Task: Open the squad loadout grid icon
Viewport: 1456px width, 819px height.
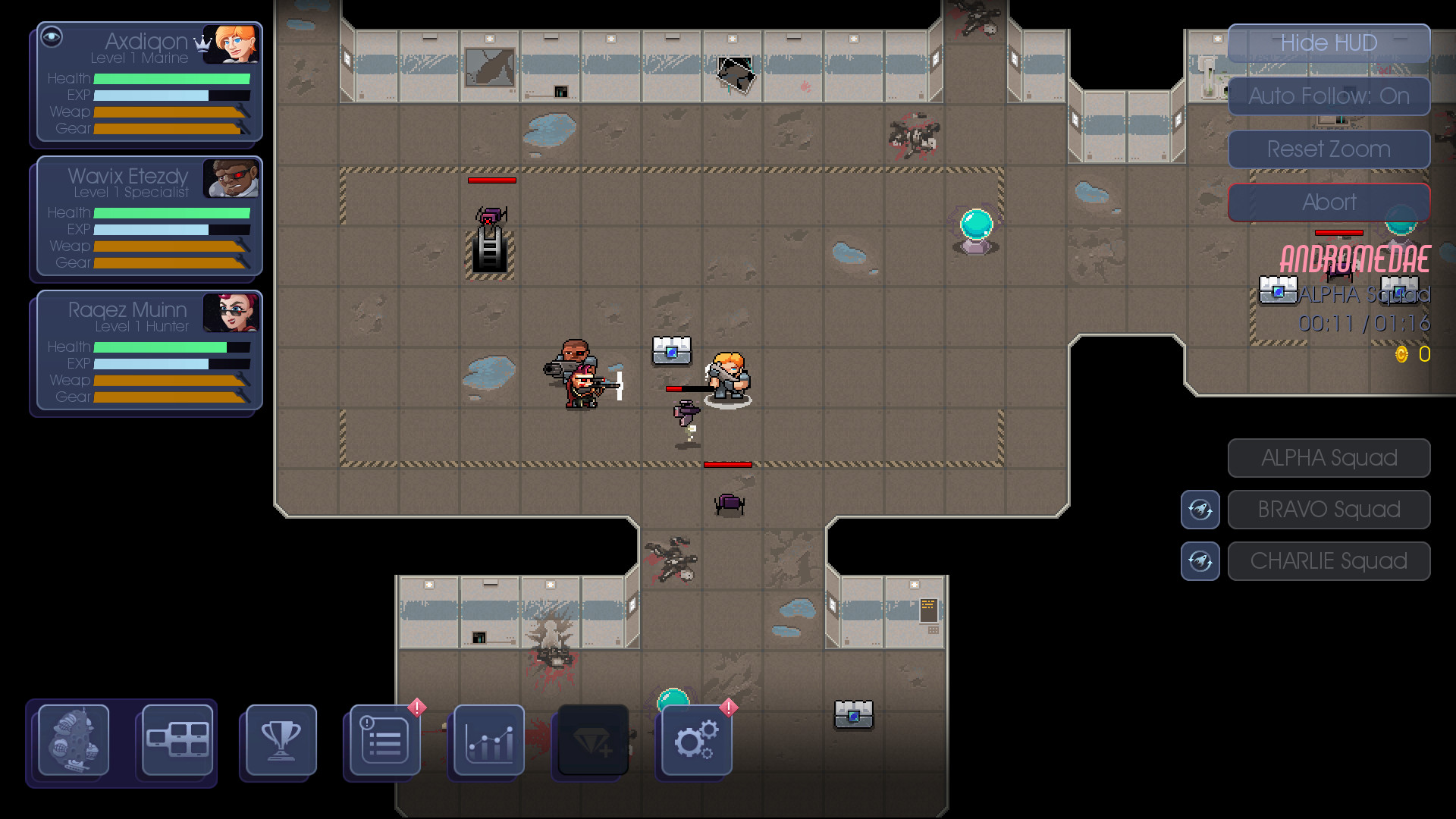Action: 174,742
